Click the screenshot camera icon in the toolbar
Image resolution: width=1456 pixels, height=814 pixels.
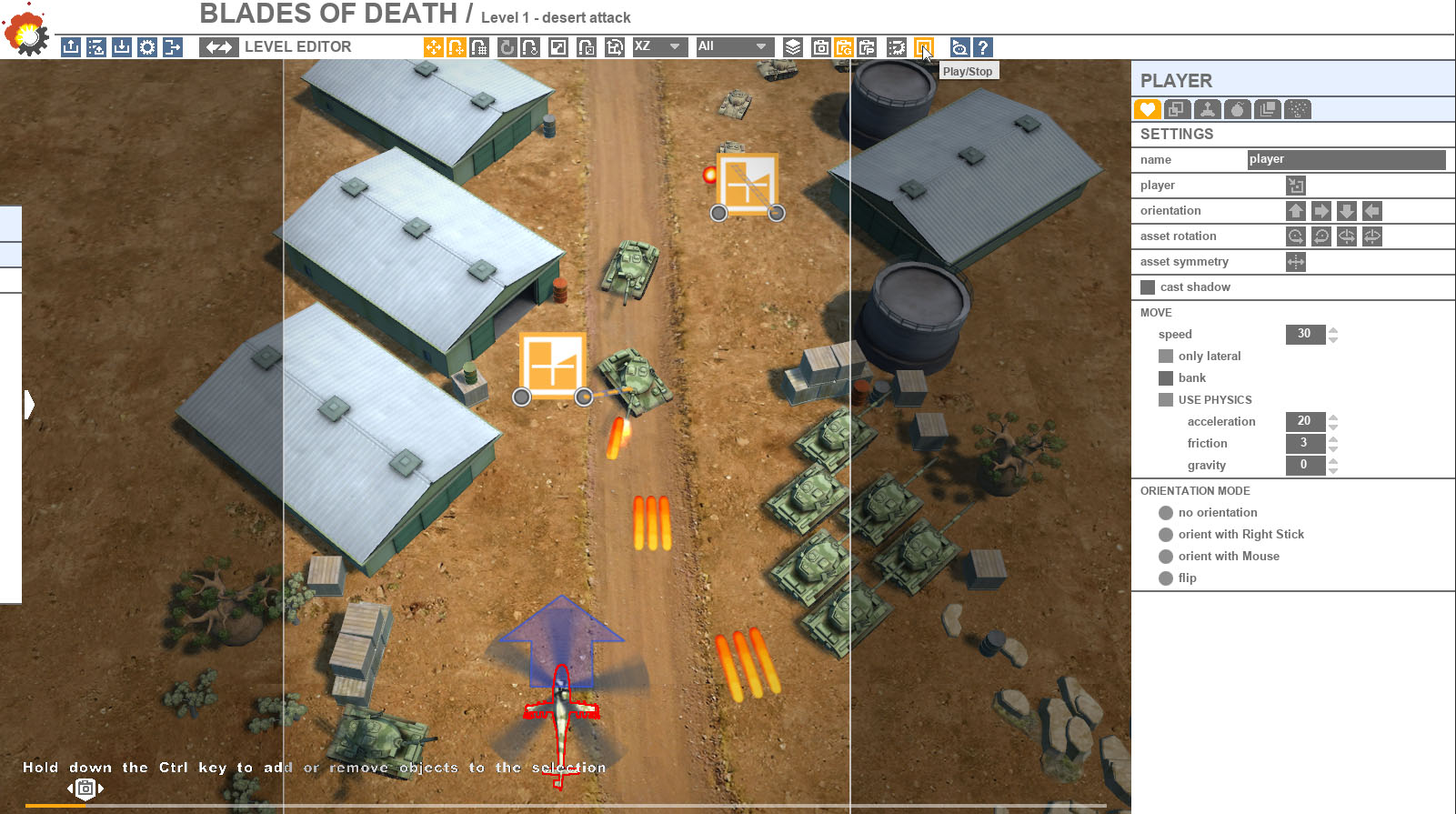coord(819,46)
